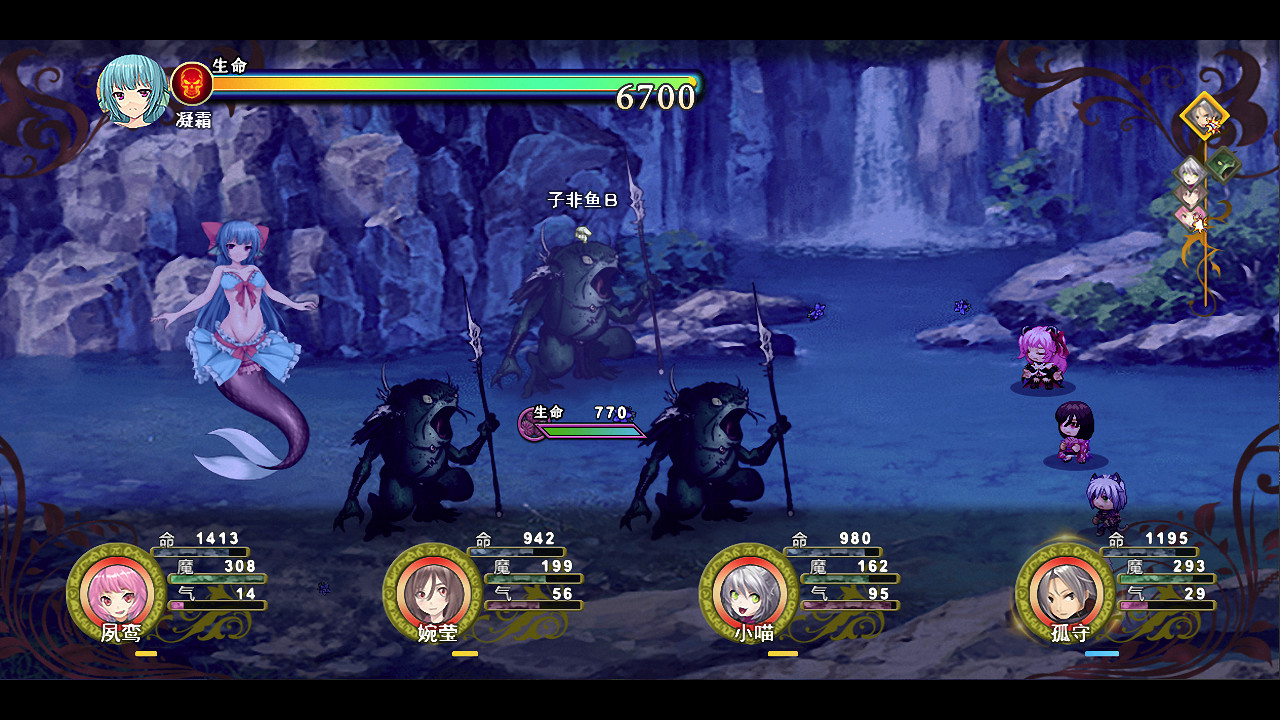Click 小喵's silver-haired party portrait
The height and width of the screenshot is (720, 1280).
(749, 593)
